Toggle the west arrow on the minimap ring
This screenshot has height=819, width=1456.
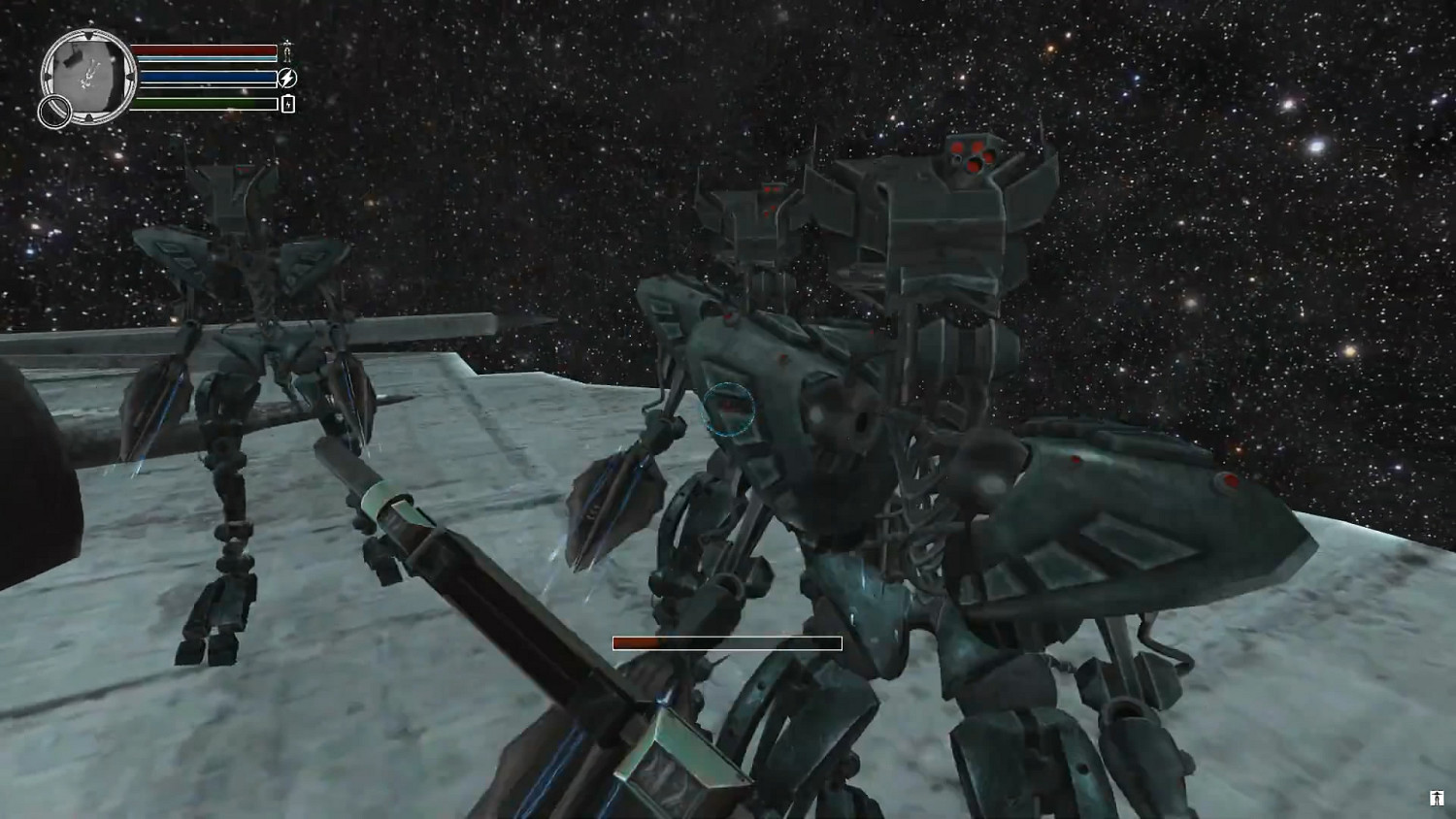coord(47,76)
